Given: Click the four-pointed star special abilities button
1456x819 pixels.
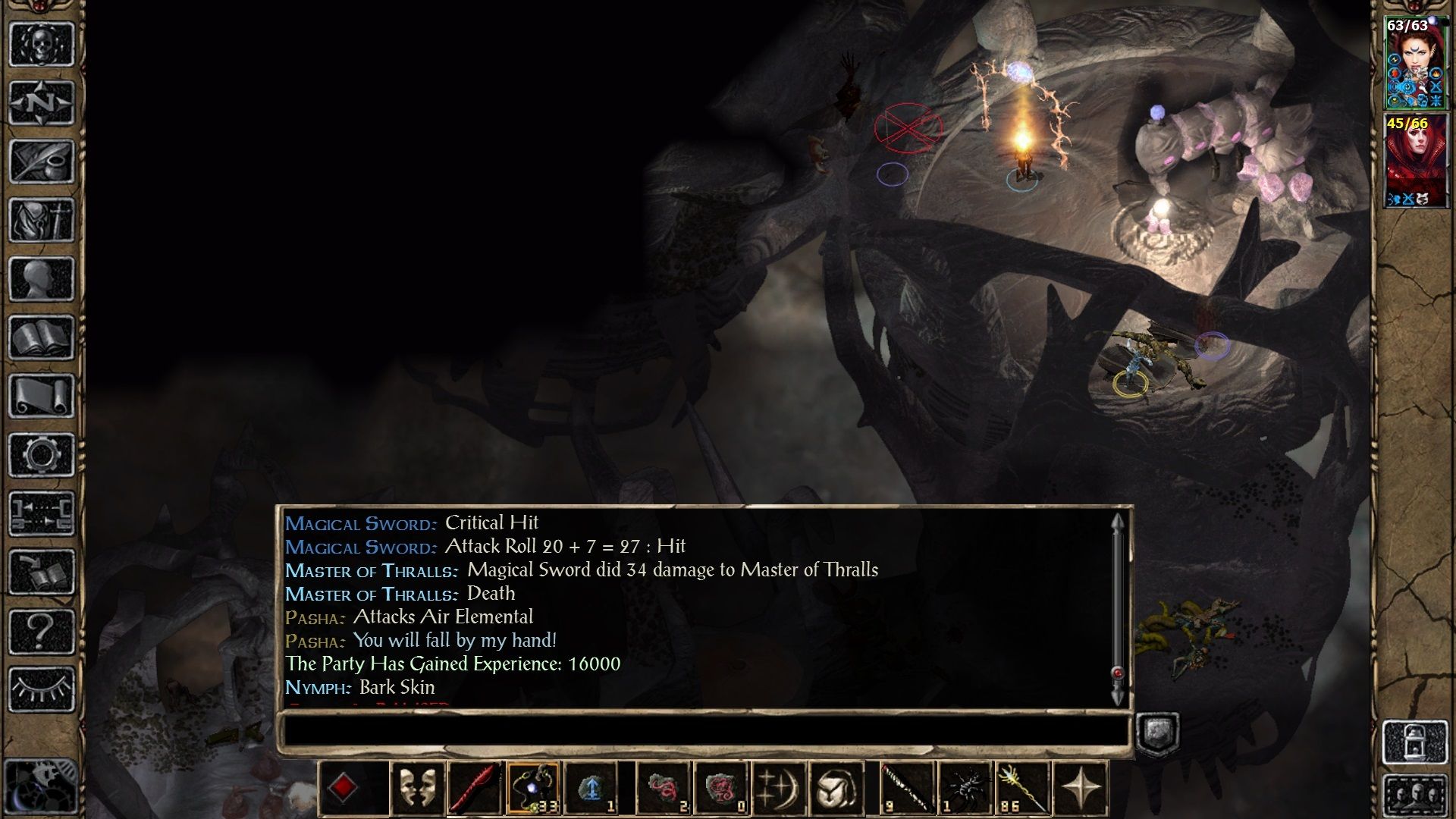Looking at the screenshot, I should coord(1081,789).
